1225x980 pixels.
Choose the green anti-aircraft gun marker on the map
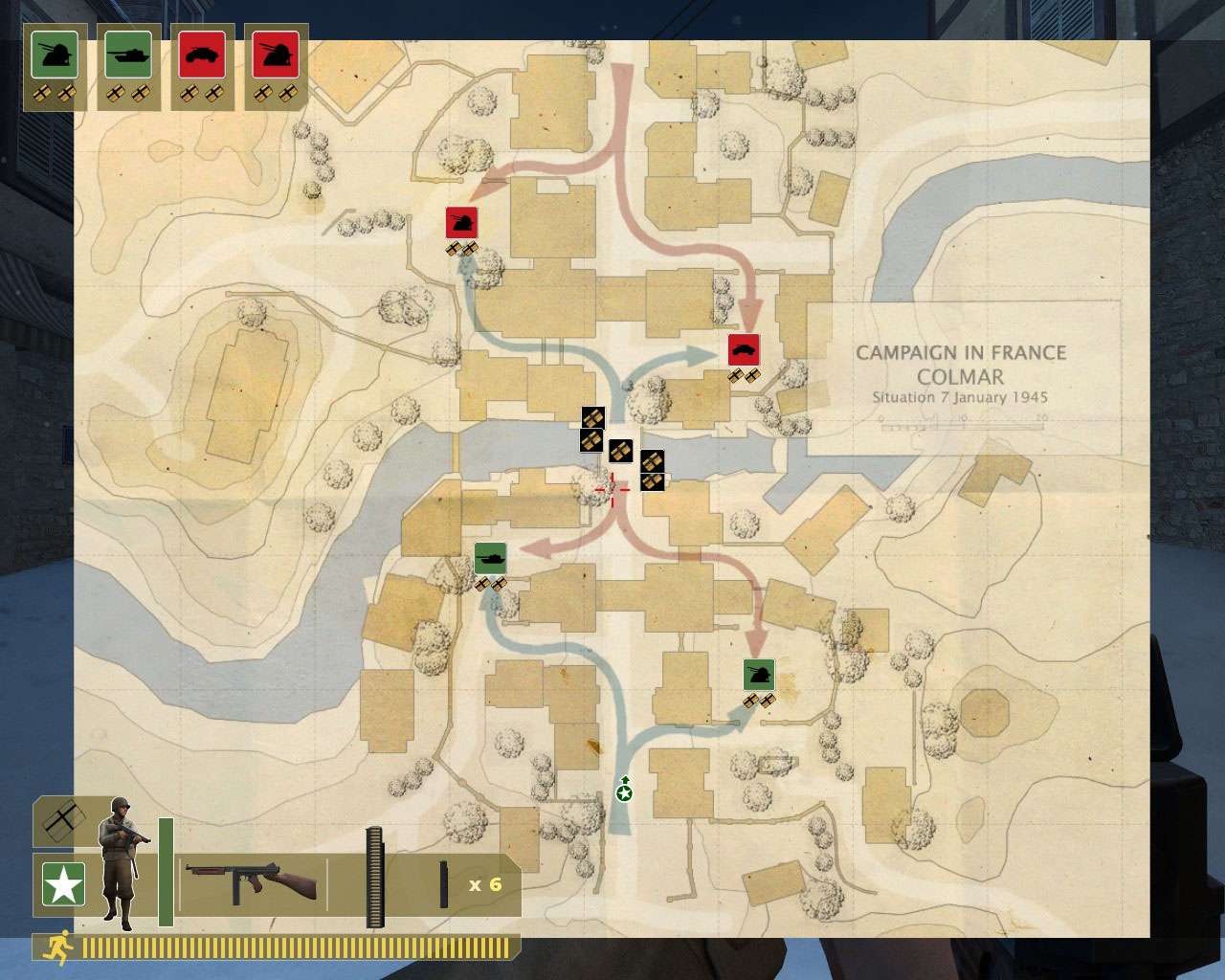[759, 675]
